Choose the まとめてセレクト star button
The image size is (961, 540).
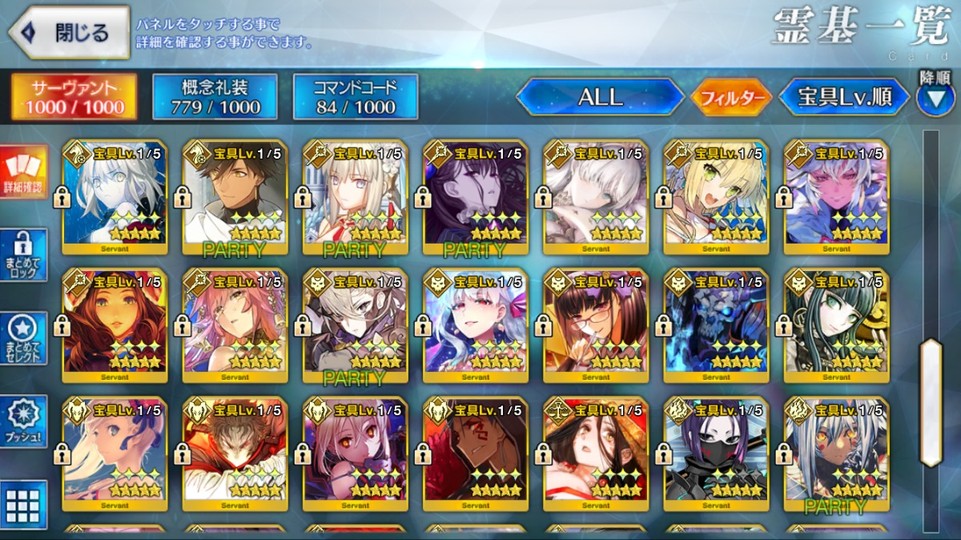tap(23, 340)
